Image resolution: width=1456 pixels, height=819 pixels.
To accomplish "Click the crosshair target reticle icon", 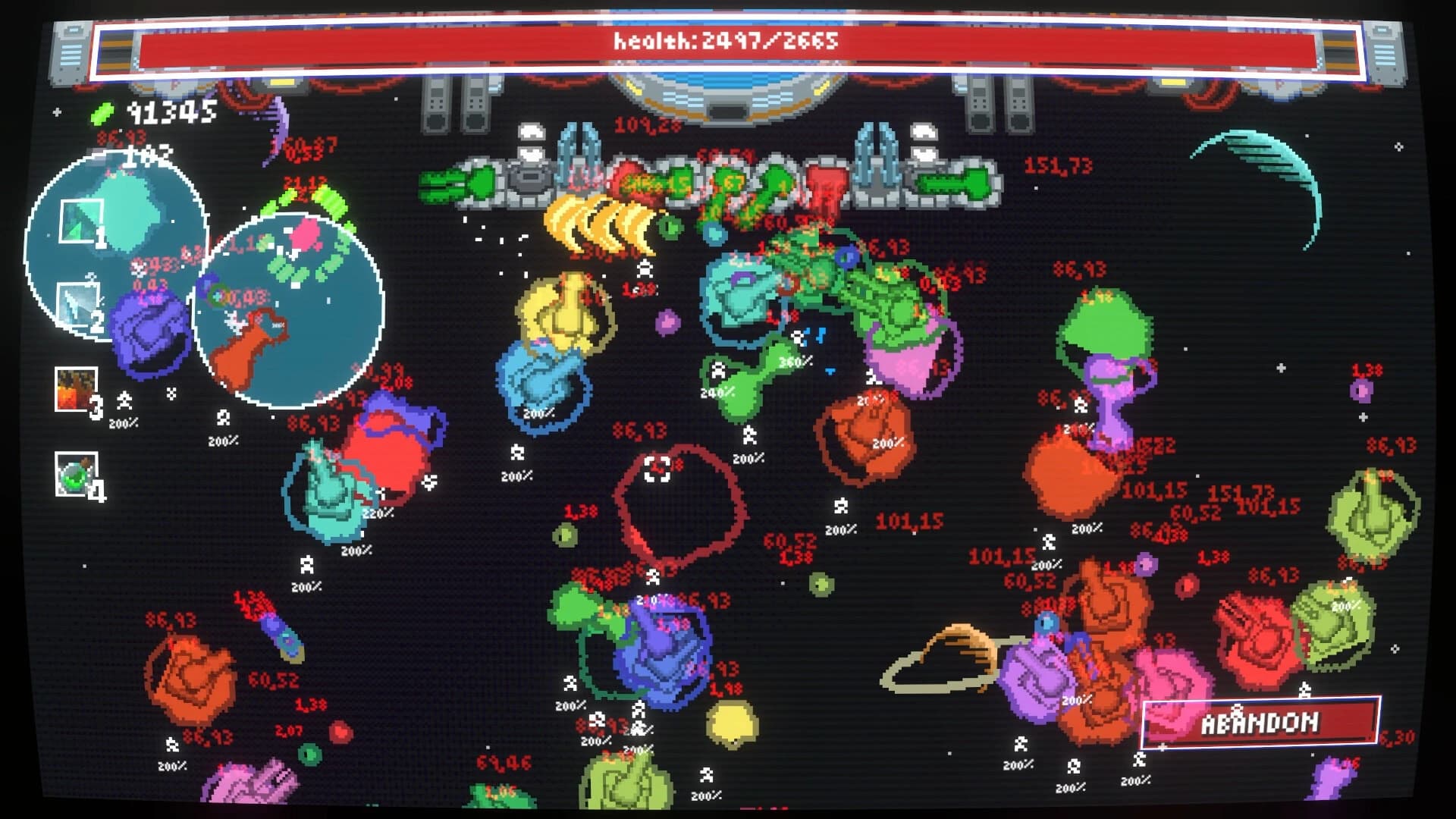I will click(657, 468).
